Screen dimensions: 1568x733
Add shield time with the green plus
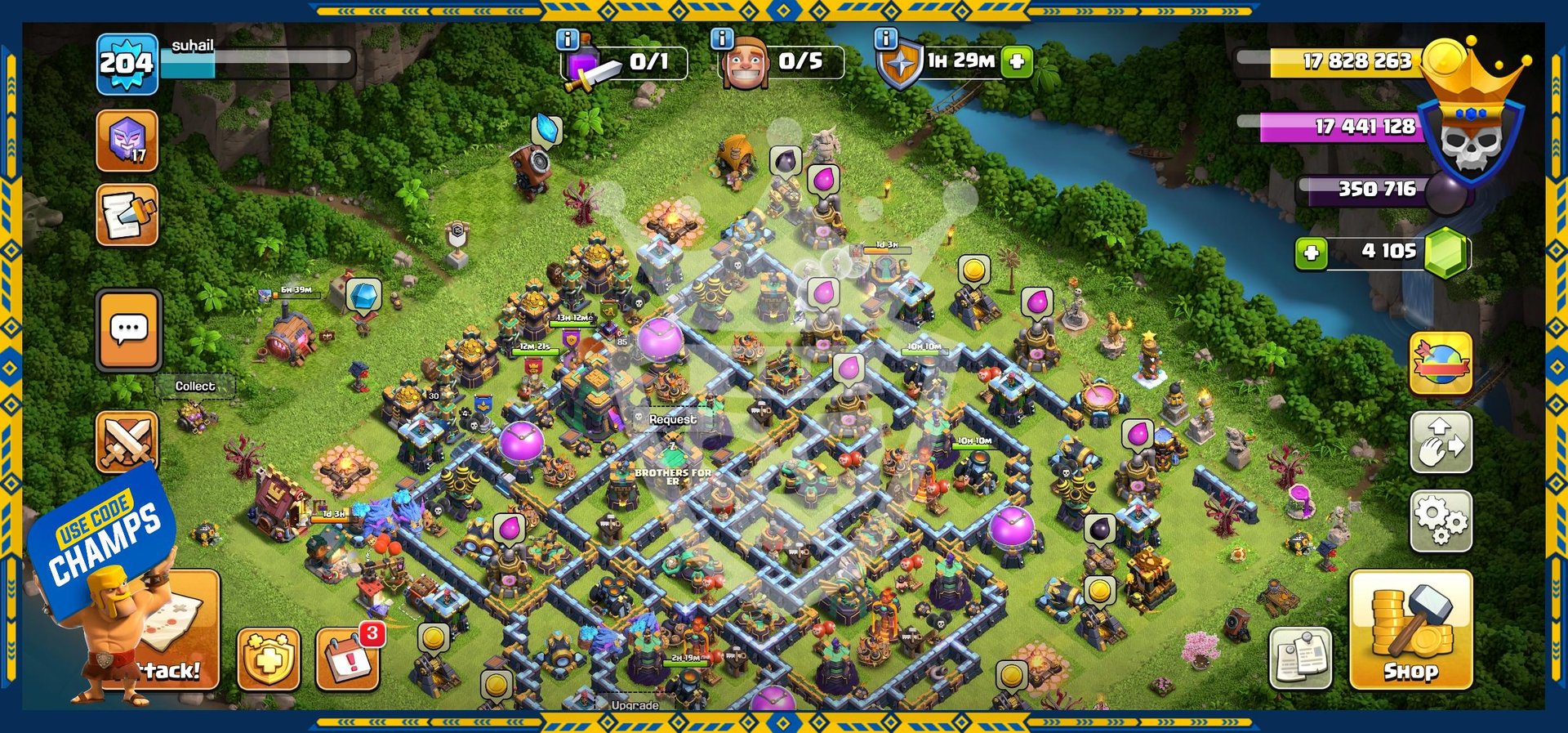coord(1018,61)
